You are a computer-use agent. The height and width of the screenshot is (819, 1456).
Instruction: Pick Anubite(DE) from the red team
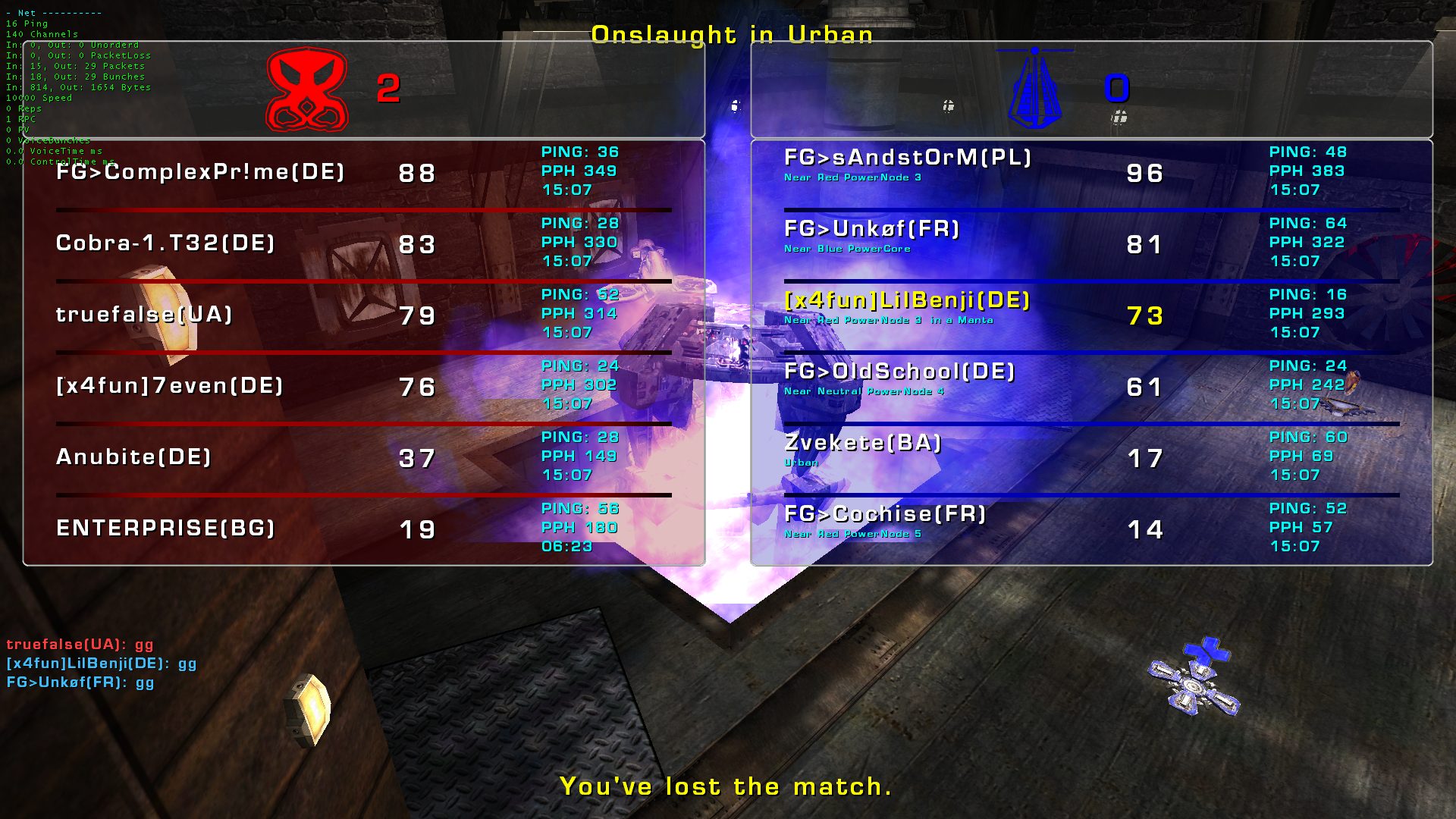coord(133,457)
